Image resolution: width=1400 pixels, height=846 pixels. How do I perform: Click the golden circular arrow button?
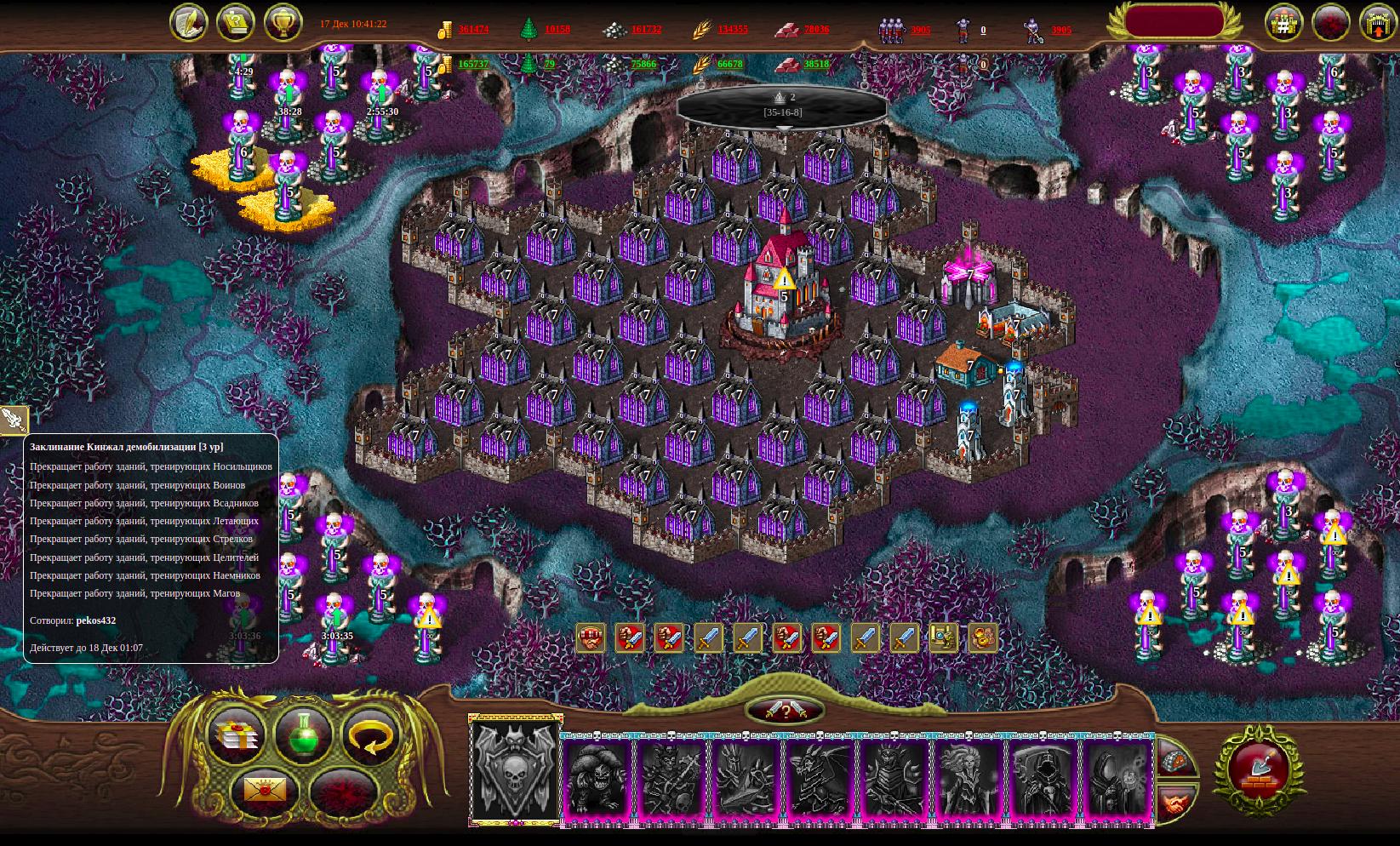(x=372, y=735)
